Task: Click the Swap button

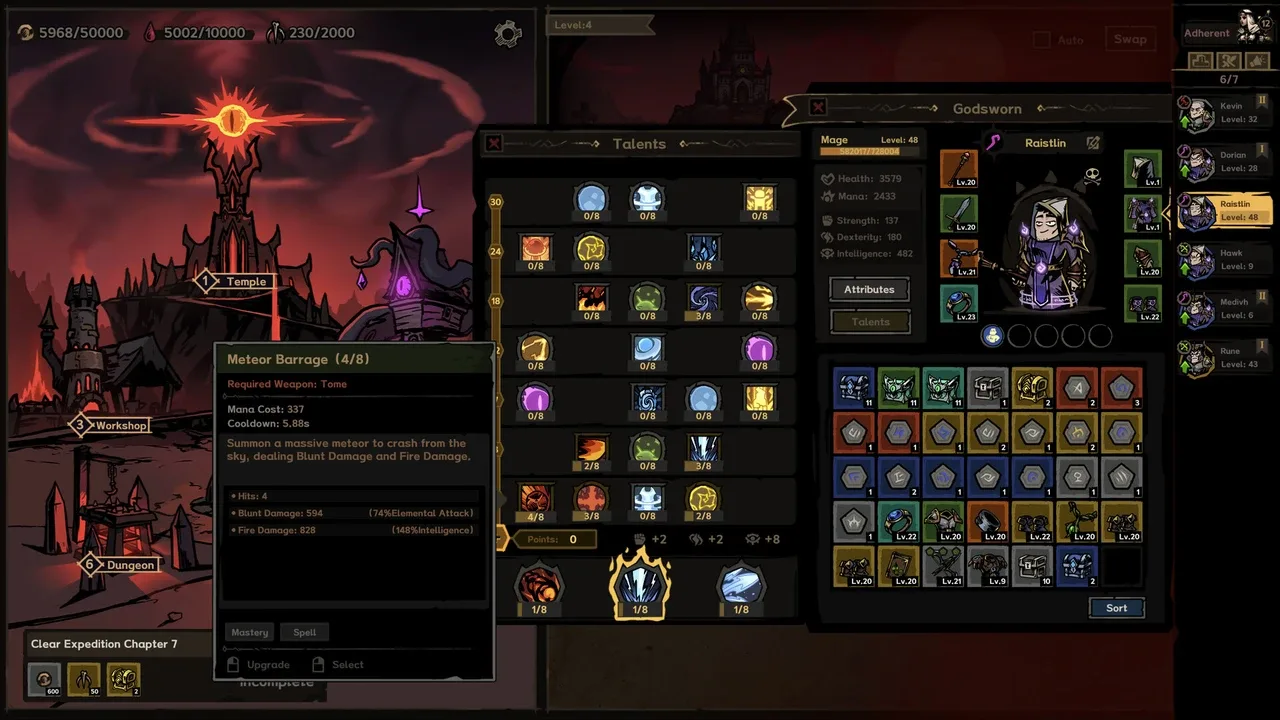Action: coord(1130,39)
